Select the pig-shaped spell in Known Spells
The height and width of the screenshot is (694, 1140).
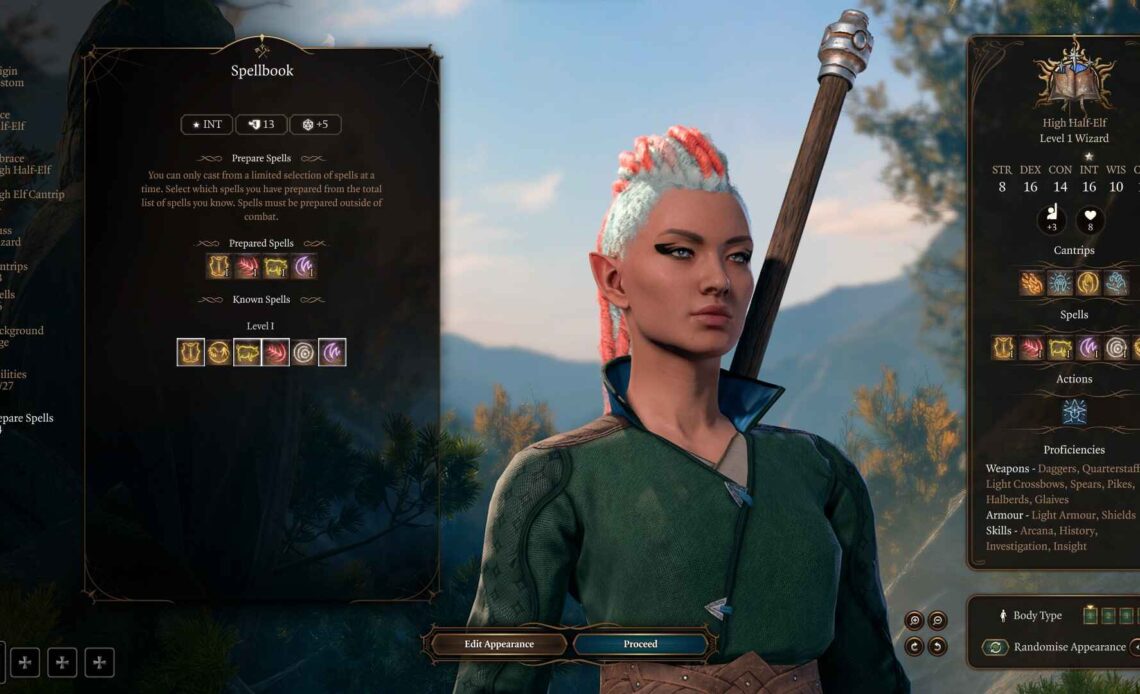tap(247, 352)
